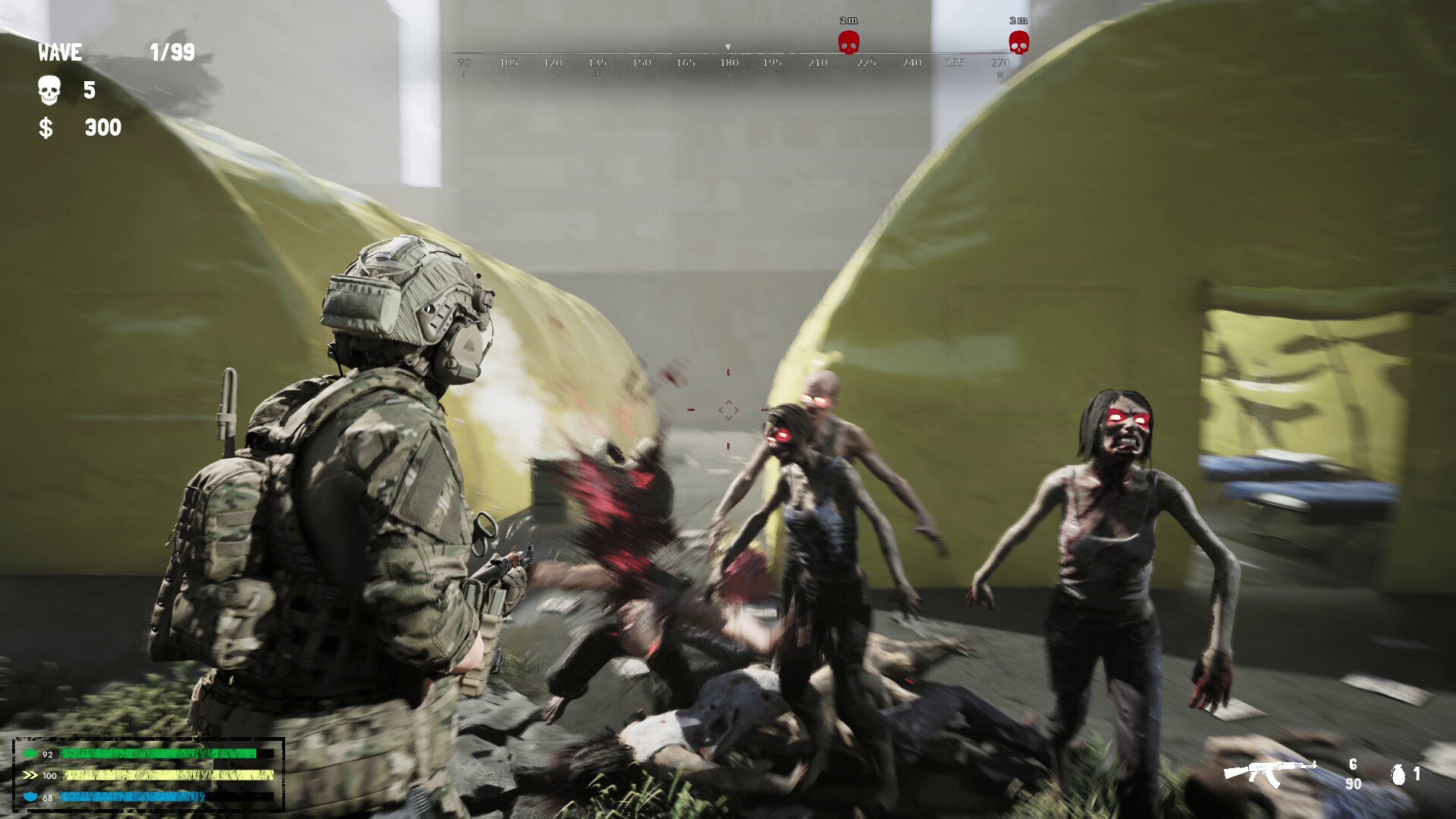
Task: Click the yellow stamina chevrons icon
Action: click(x=30, y=776)
